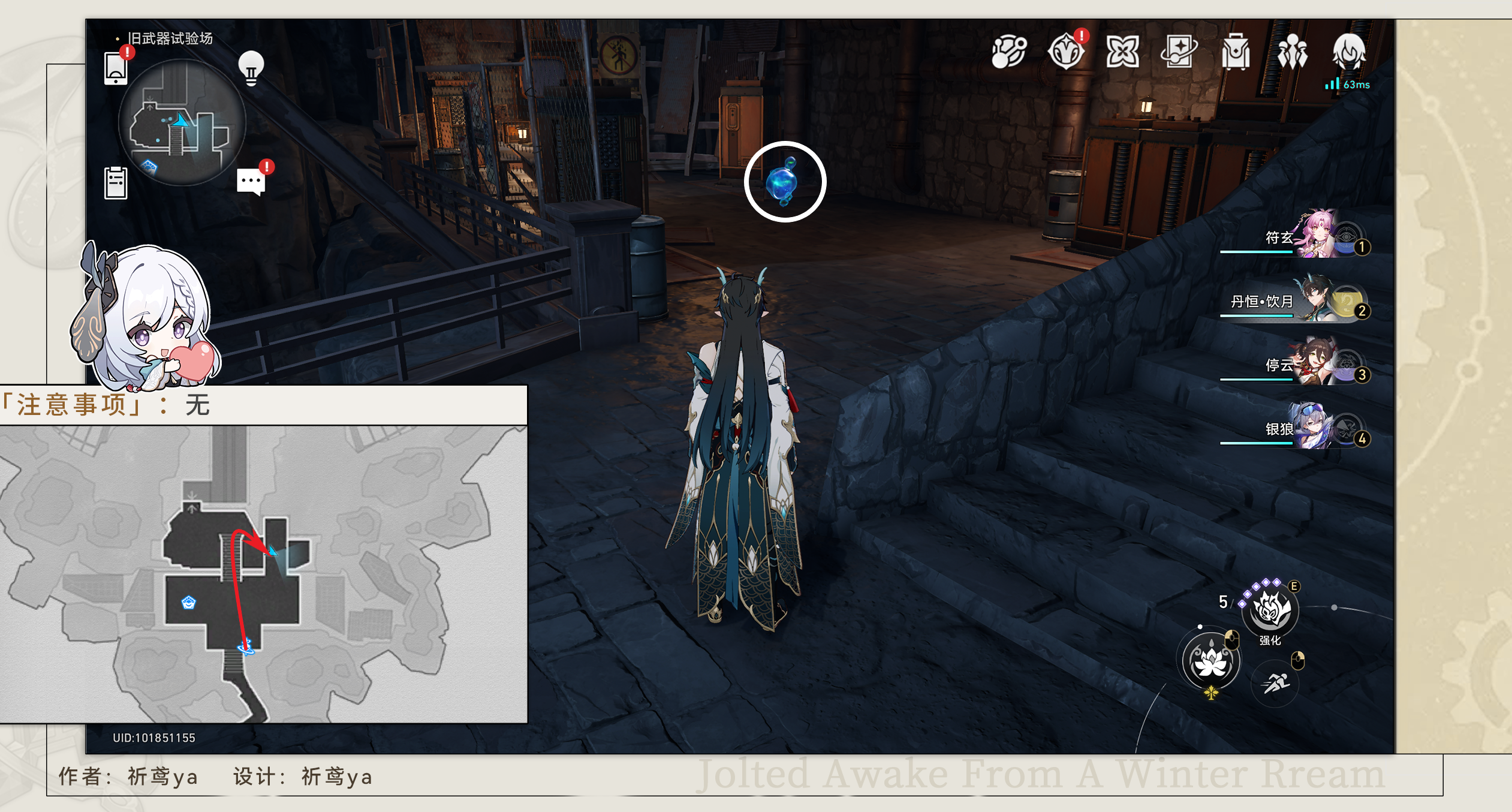Open the four-pointed star Warp icon
The image size is (1512, 812).
(1122, 52)
